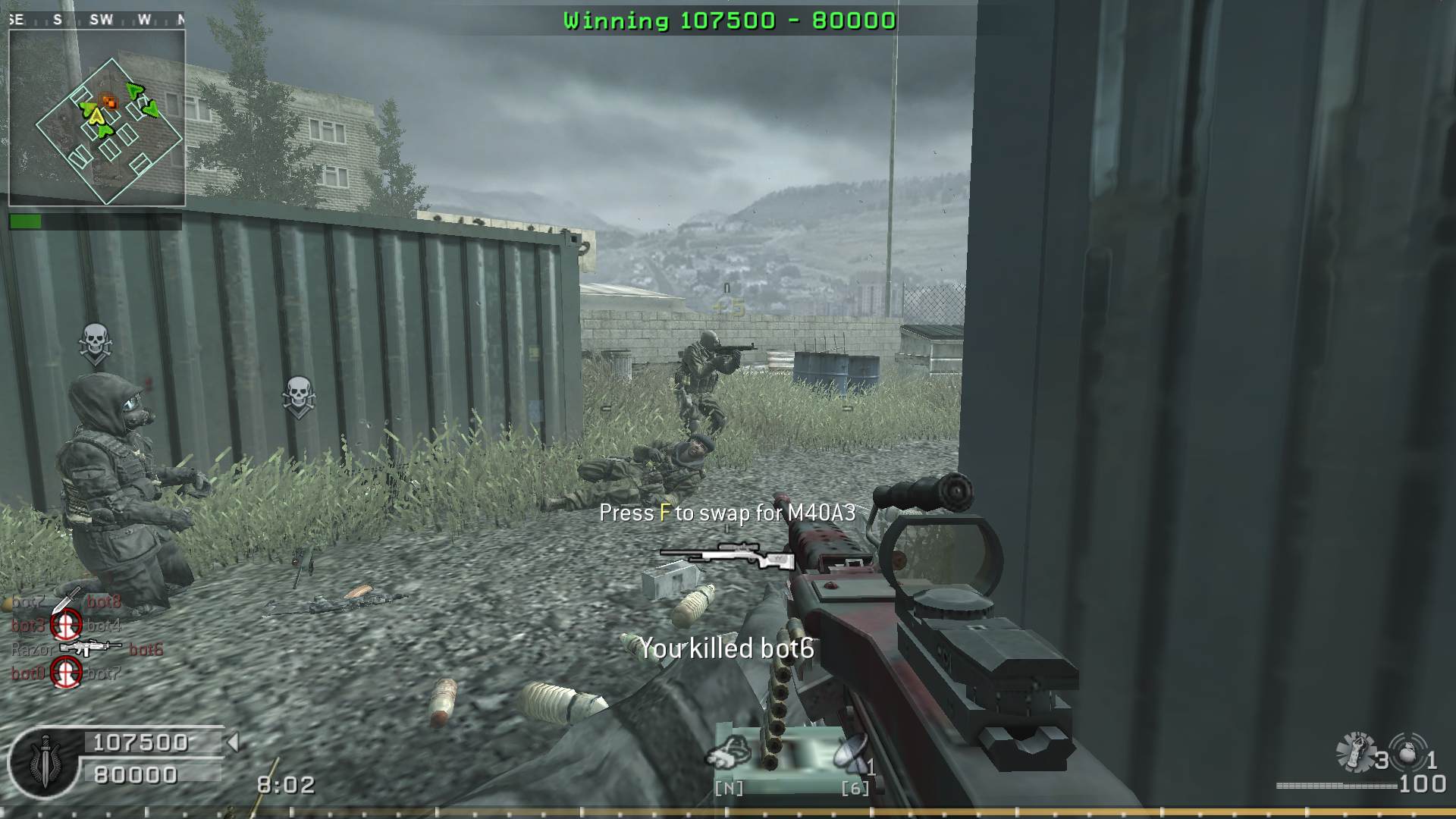
Task: Click the yellow player arrow on minimap
Action: pyautogui.click(x=95, y=116)
